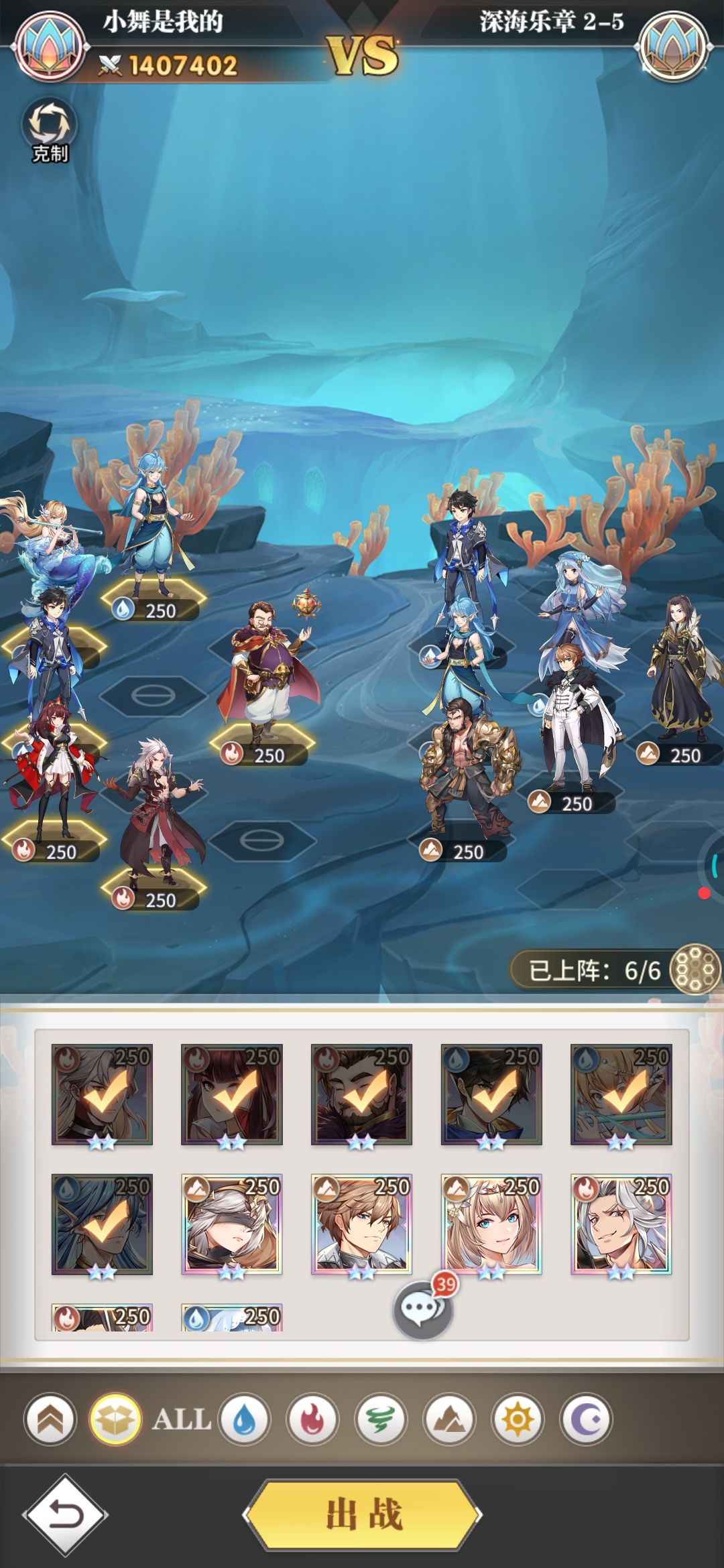Collapse hero list with double-chevron button
Viewport: 724px width, 1568px height.
point(51,1419)
